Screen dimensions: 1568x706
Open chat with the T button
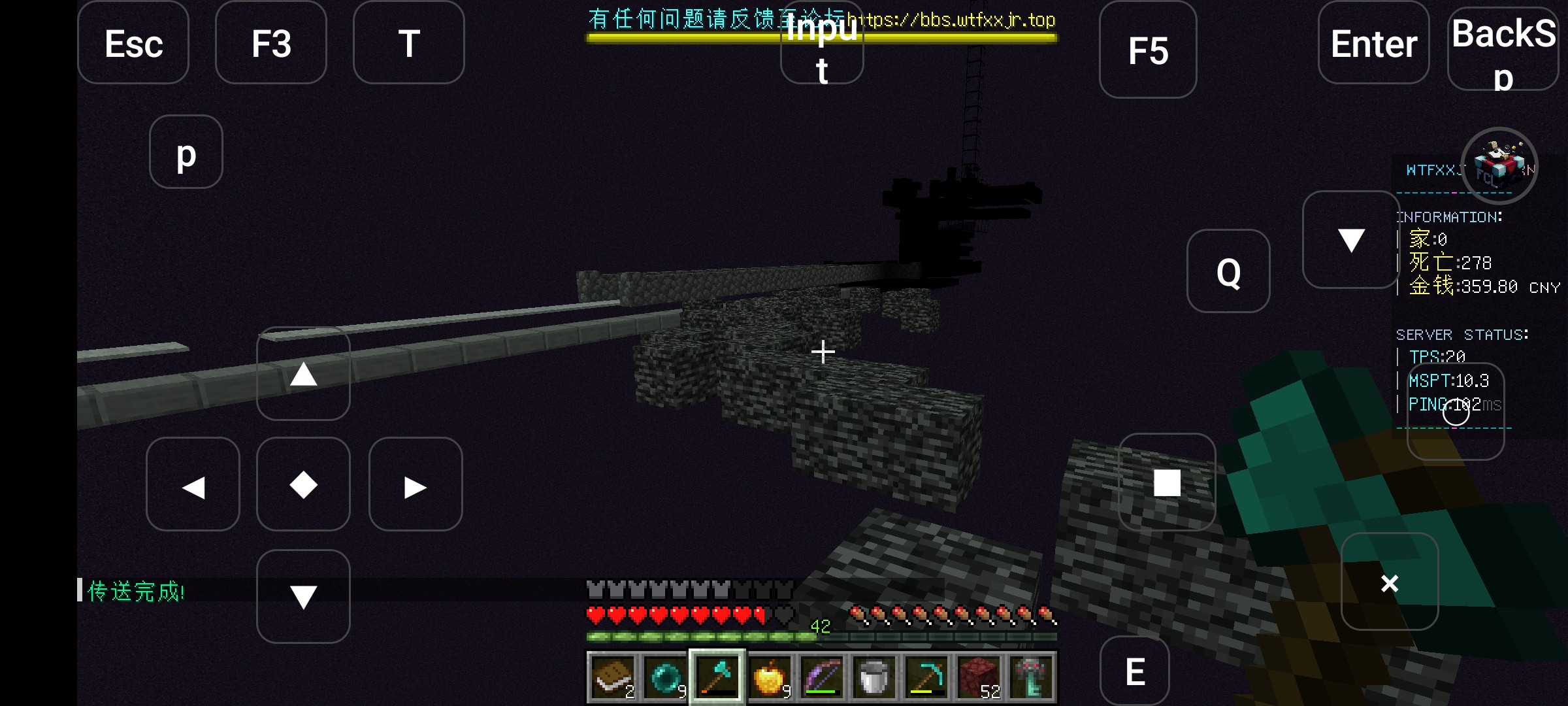409,43
